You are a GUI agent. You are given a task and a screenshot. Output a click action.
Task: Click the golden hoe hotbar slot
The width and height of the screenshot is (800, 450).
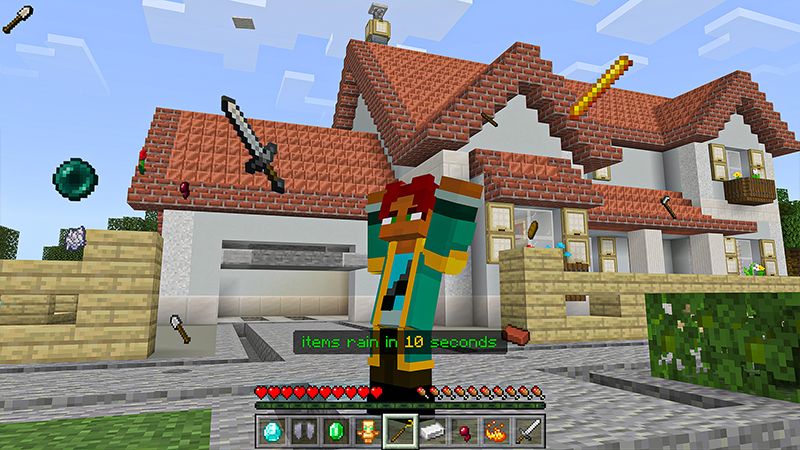(399, 431)
